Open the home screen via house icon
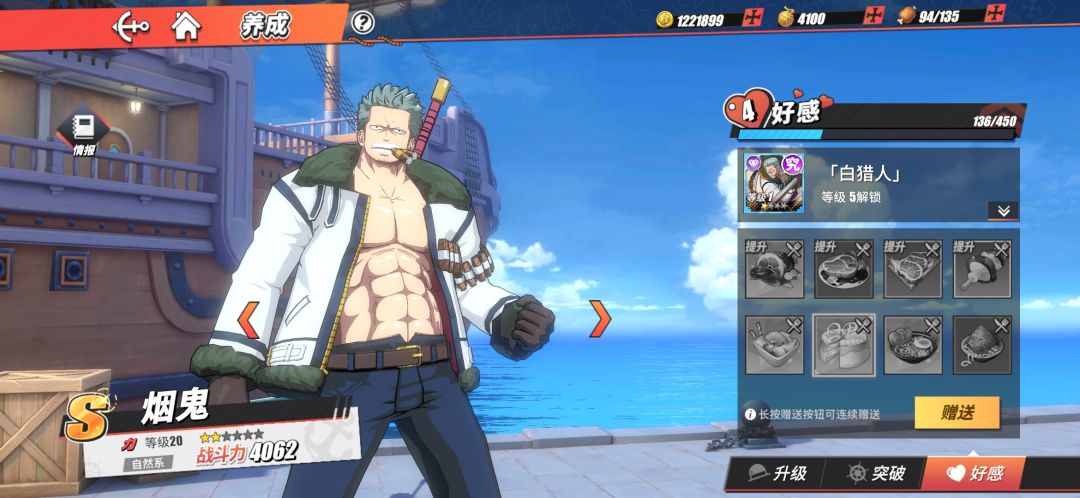 (x=185, y=25)
